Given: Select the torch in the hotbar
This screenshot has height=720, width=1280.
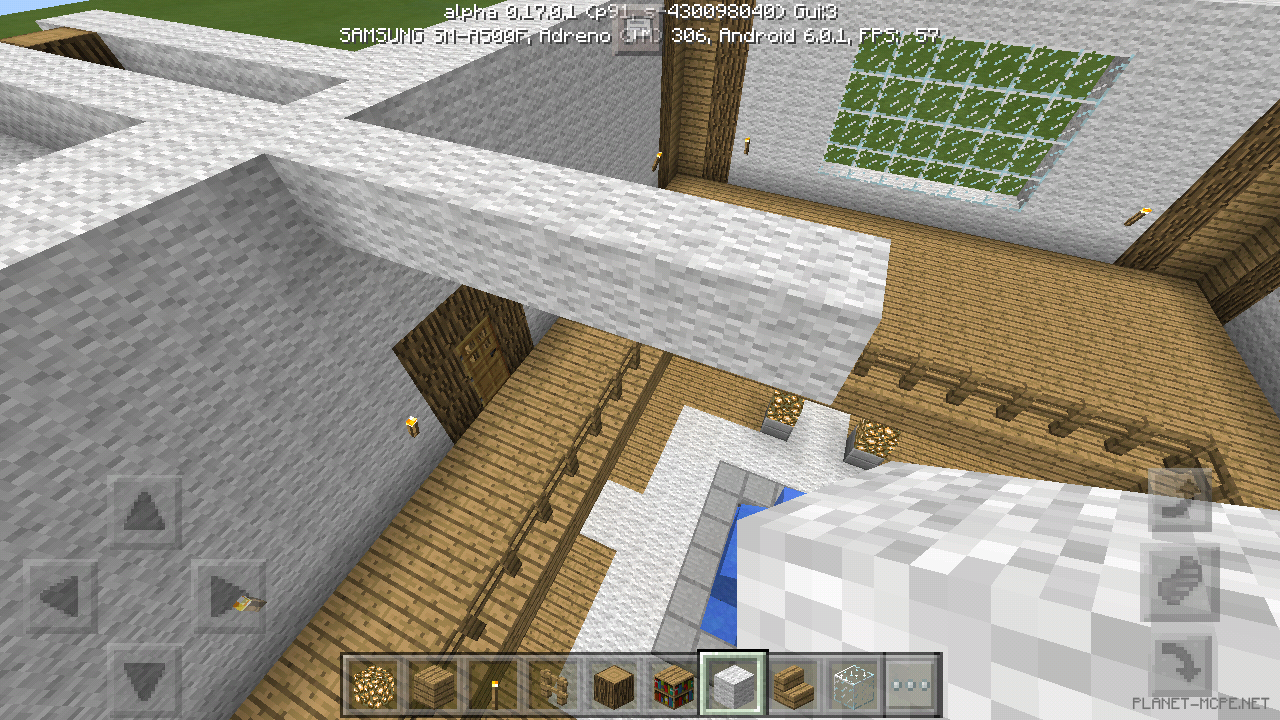Looking at the screenshot, I should click(495, 685).
